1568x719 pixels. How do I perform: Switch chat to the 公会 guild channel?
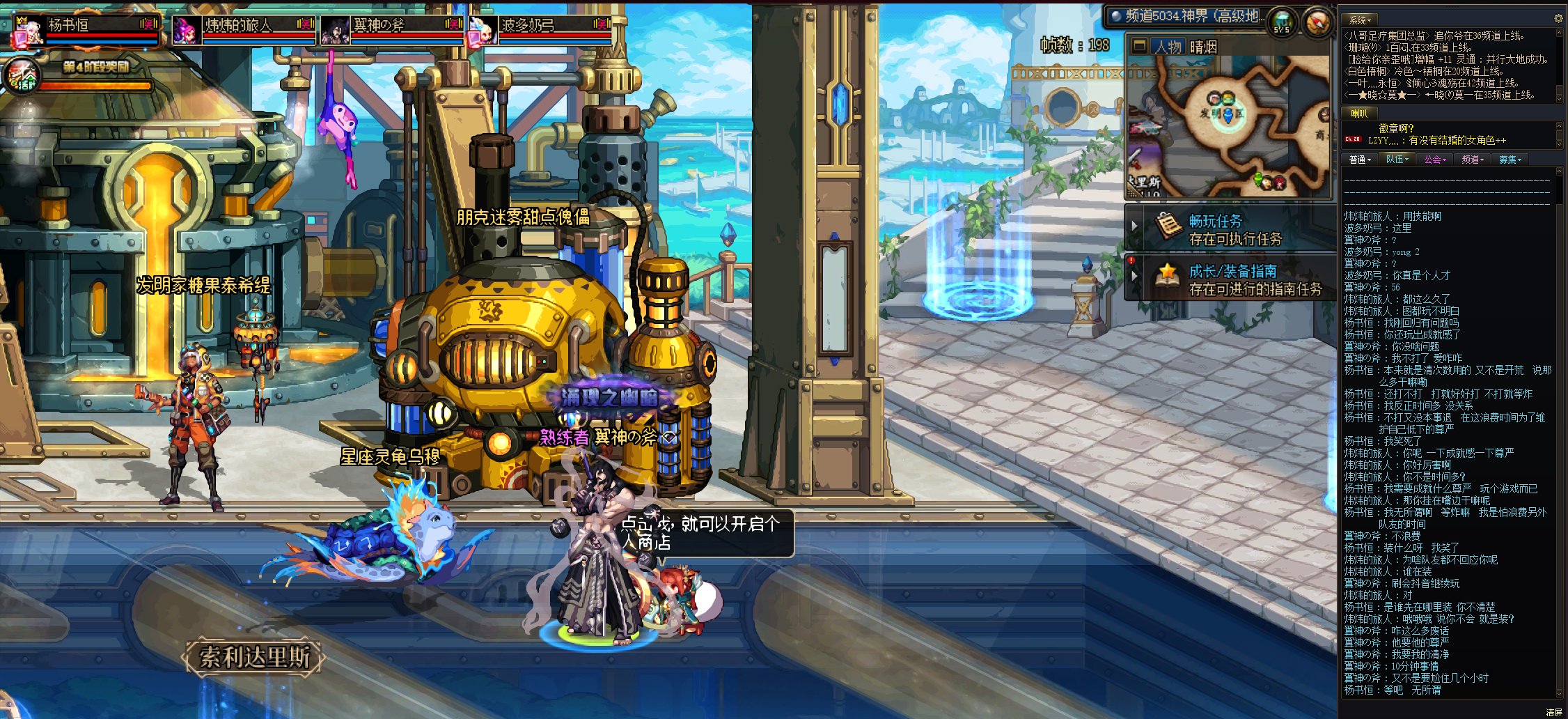click(1434, 160)
